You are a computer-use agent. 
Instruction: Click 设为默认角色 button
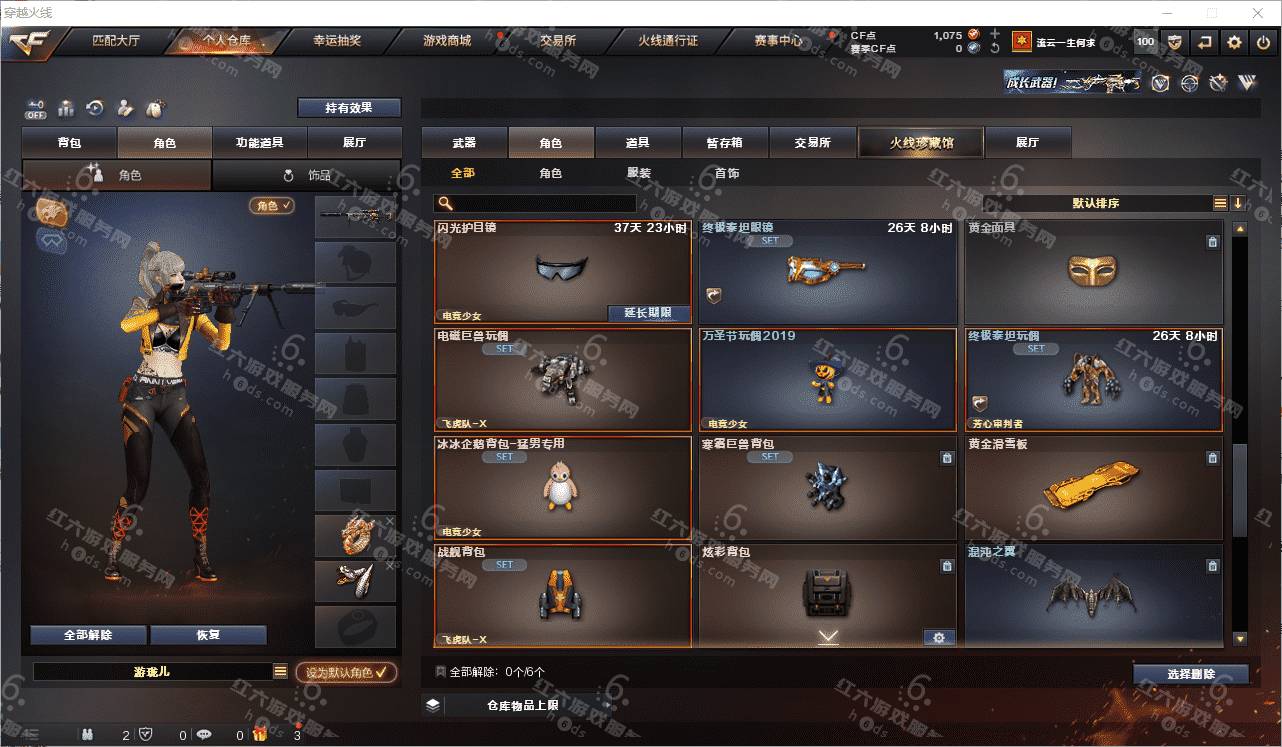pos(346,673)
